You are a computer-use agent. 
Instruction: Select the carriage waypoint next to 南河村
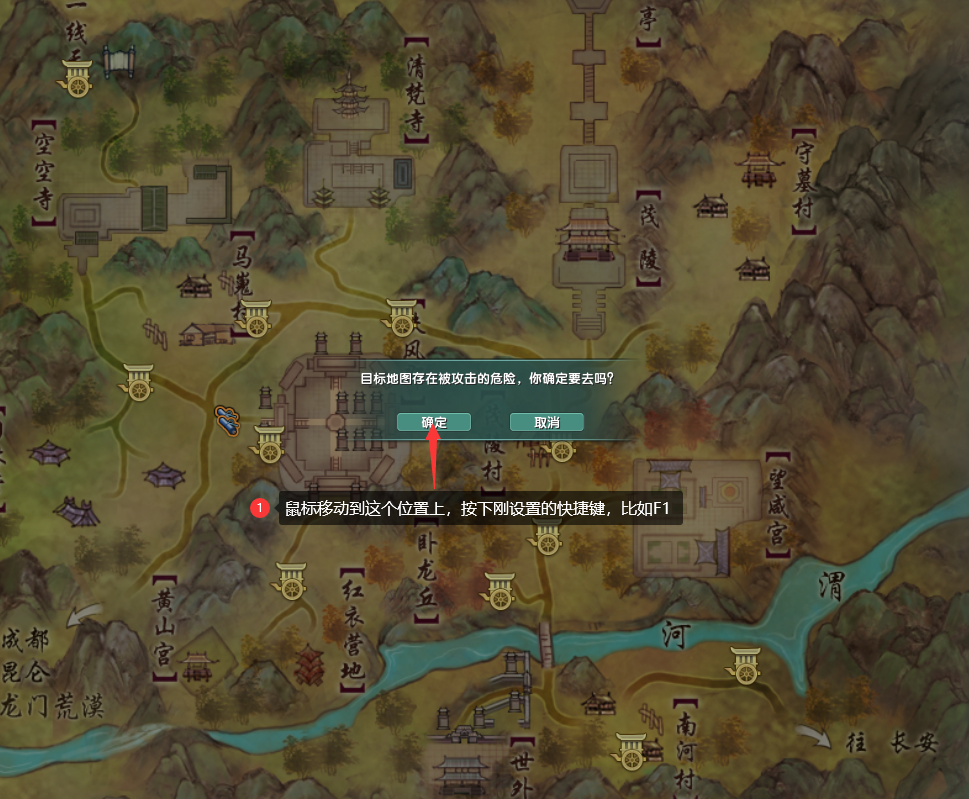click(631, 750)
